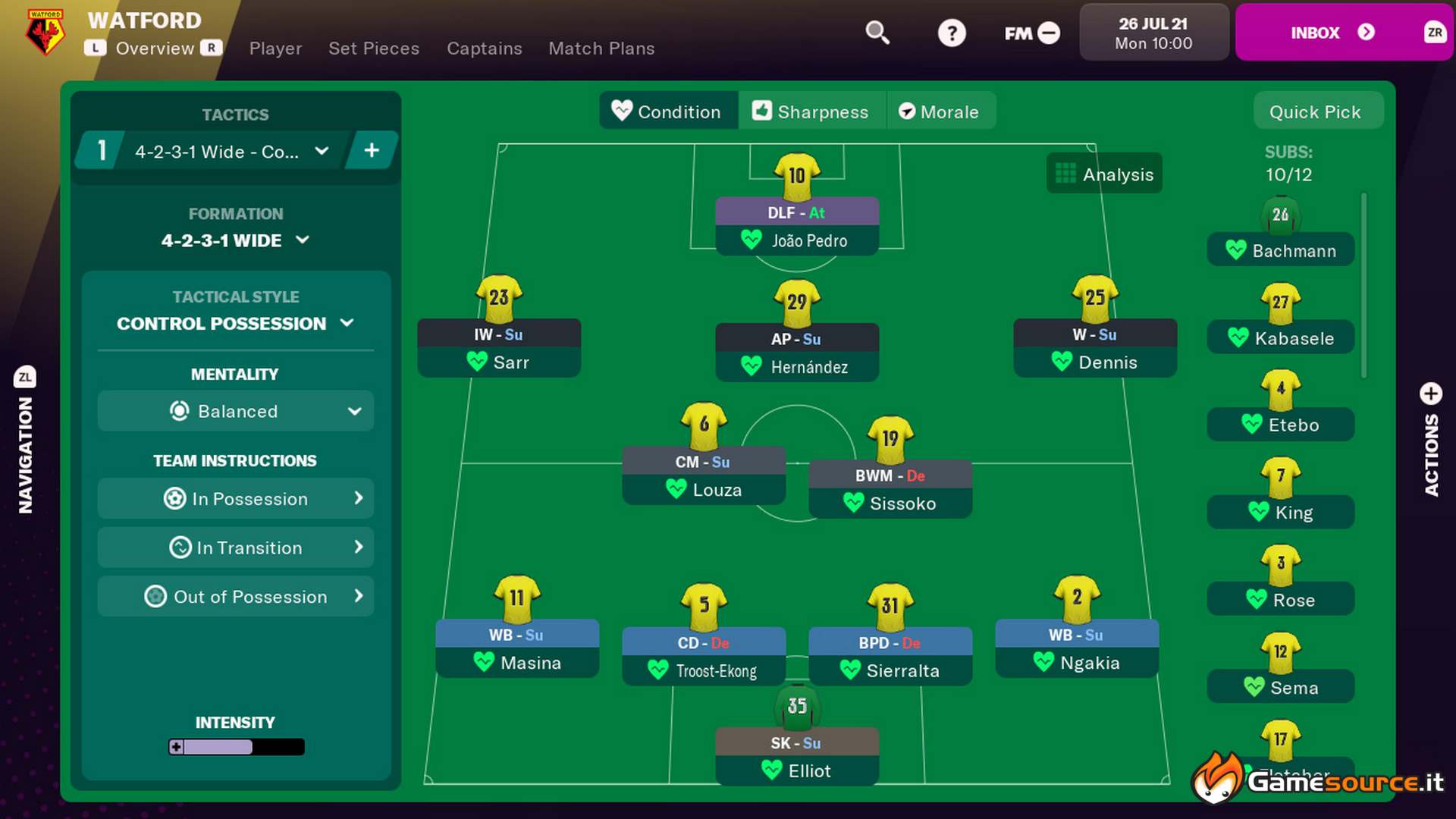Open the search magnifier icon
The height and width of the screenshot is (819, 1456).
[877, 33]
